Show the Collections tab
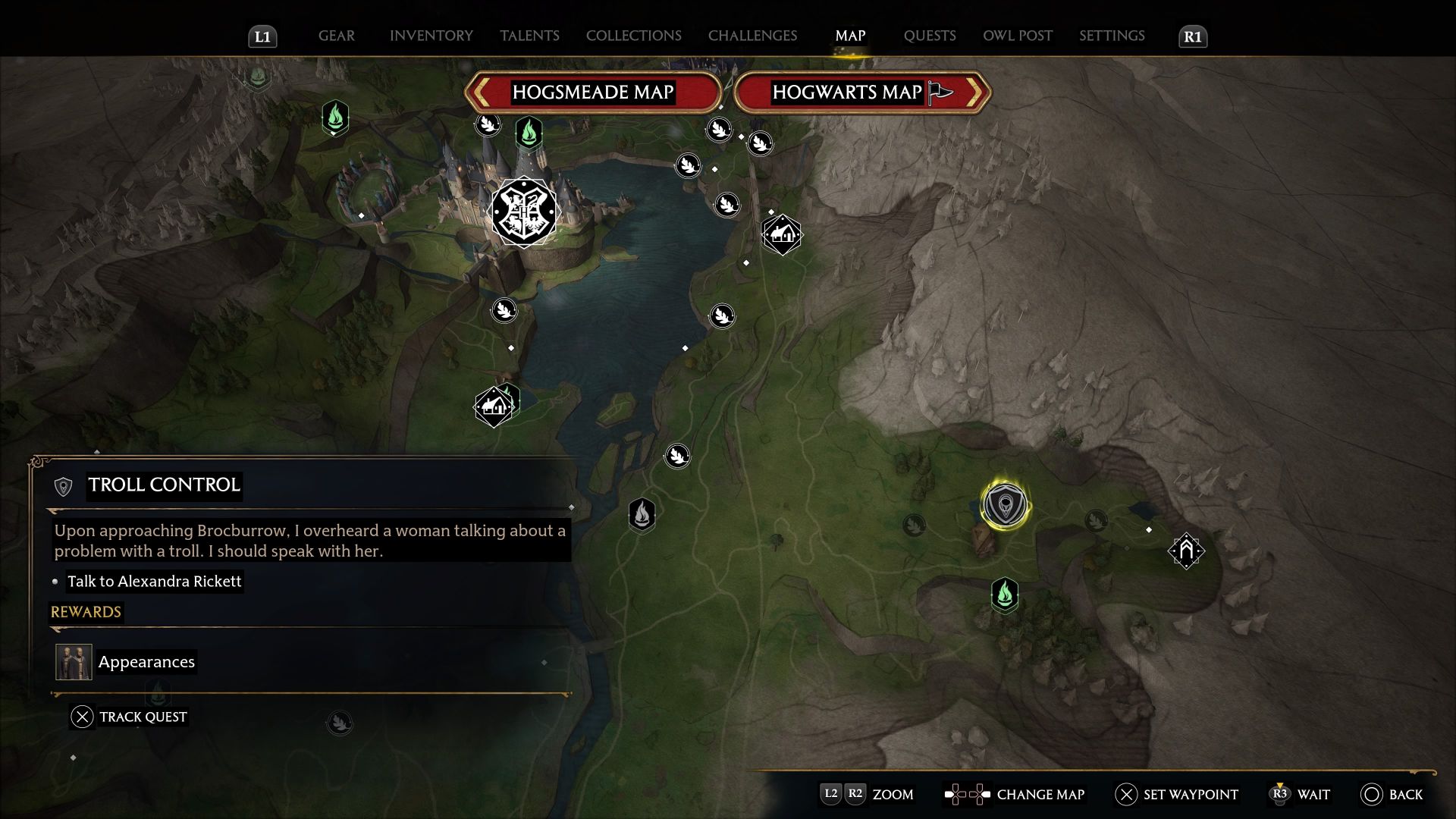This screenshot has height=819, width=1456. [x=633, y=36]
